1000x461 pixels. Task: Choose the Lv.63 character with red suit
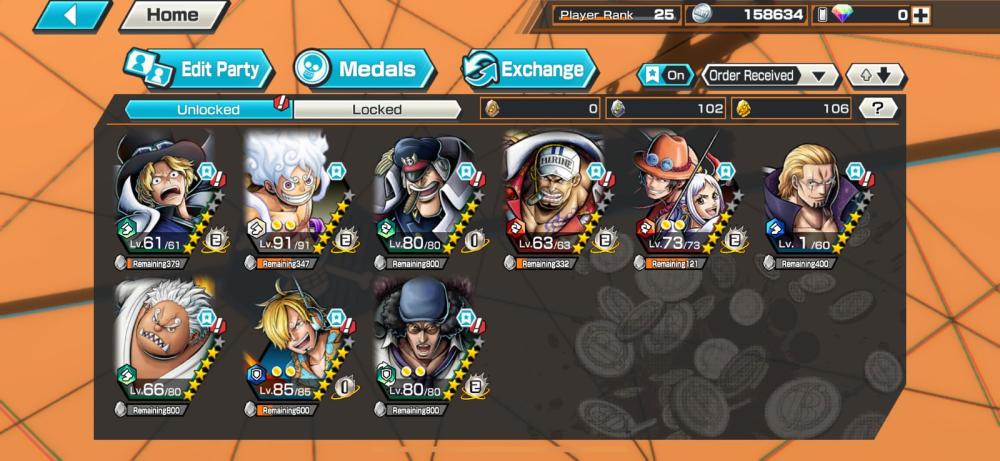coord(553,197)
